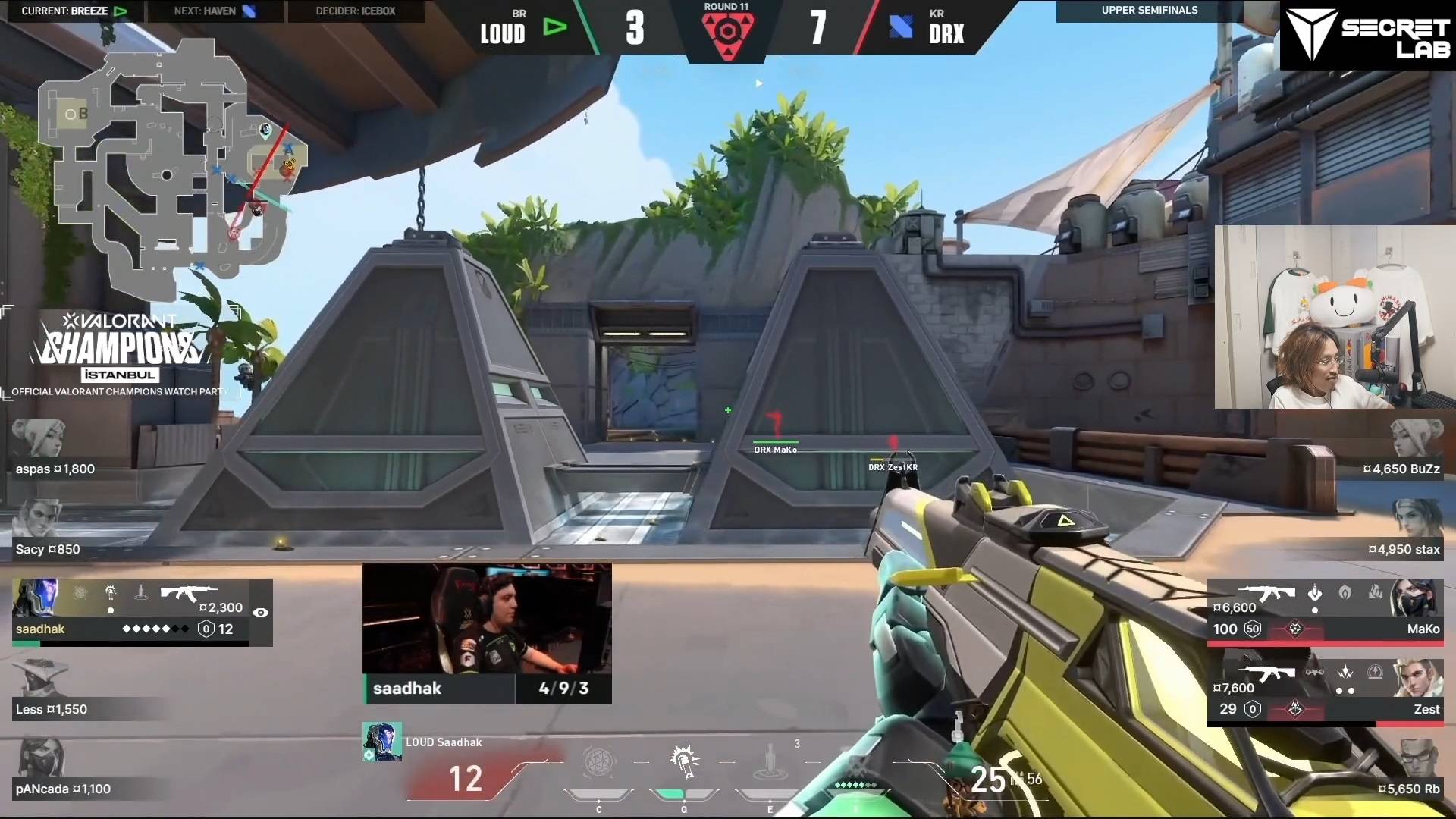Image resolution: width=1456 pixels, height=819 pixels.
Task: Open MaKo's expanded player card
Action: (x=1325, y=613)
